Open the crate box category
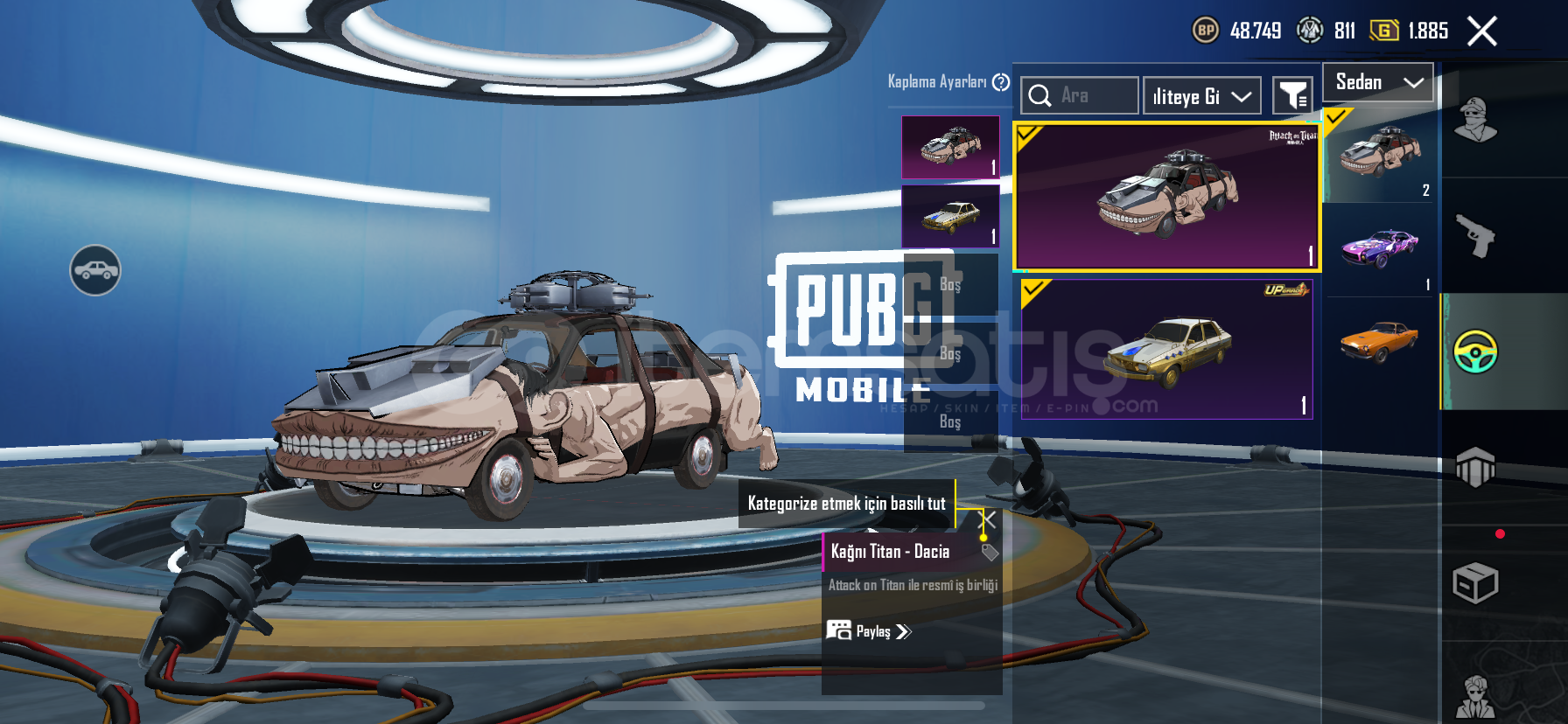 1475,583
